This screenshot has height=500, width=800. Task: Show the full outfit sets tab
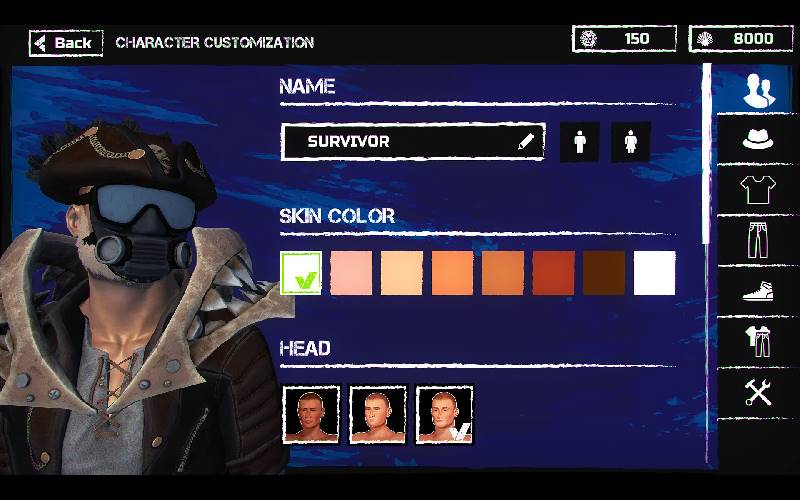tap(758, 341)
